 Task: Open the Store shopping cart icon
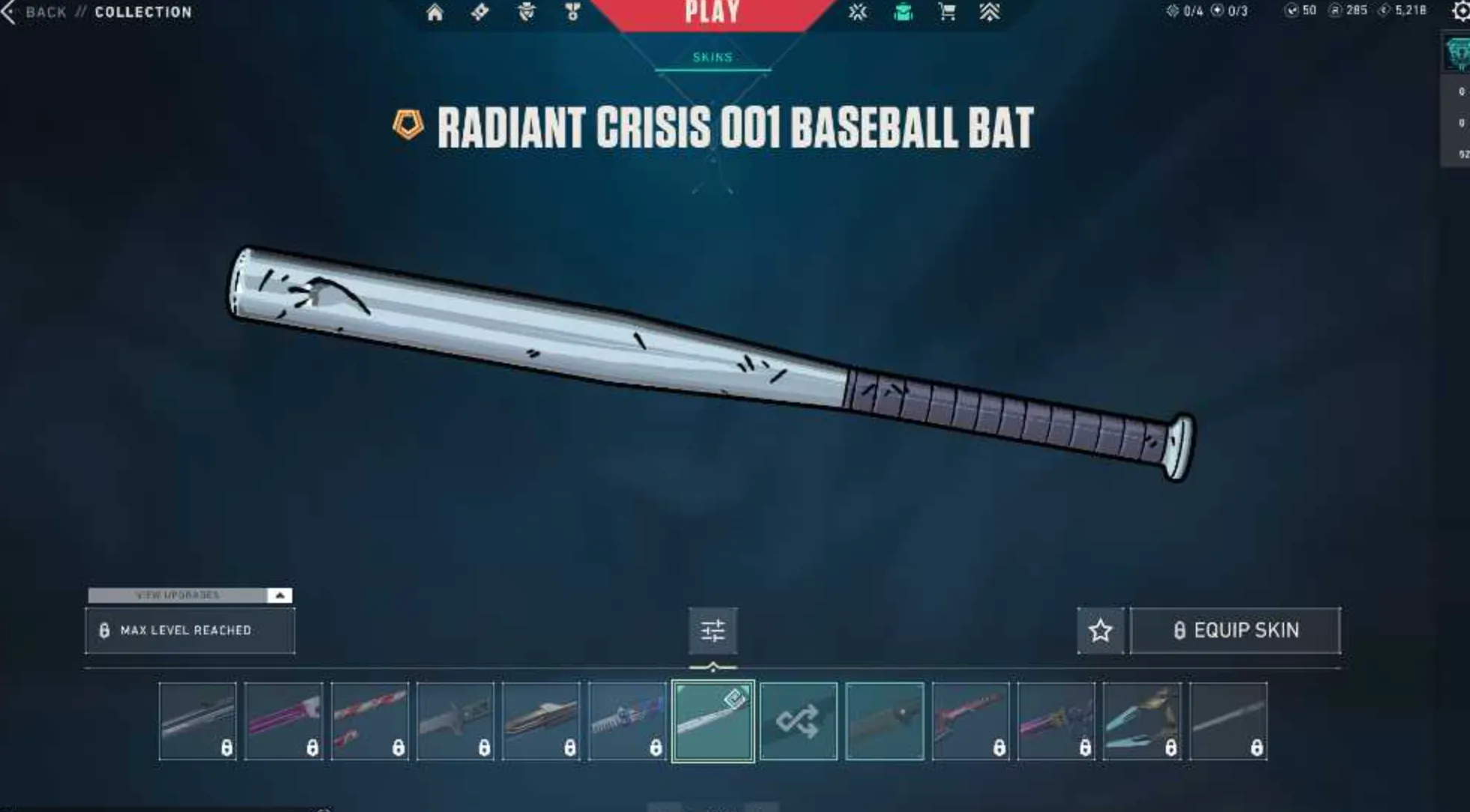tap(946, 12)
